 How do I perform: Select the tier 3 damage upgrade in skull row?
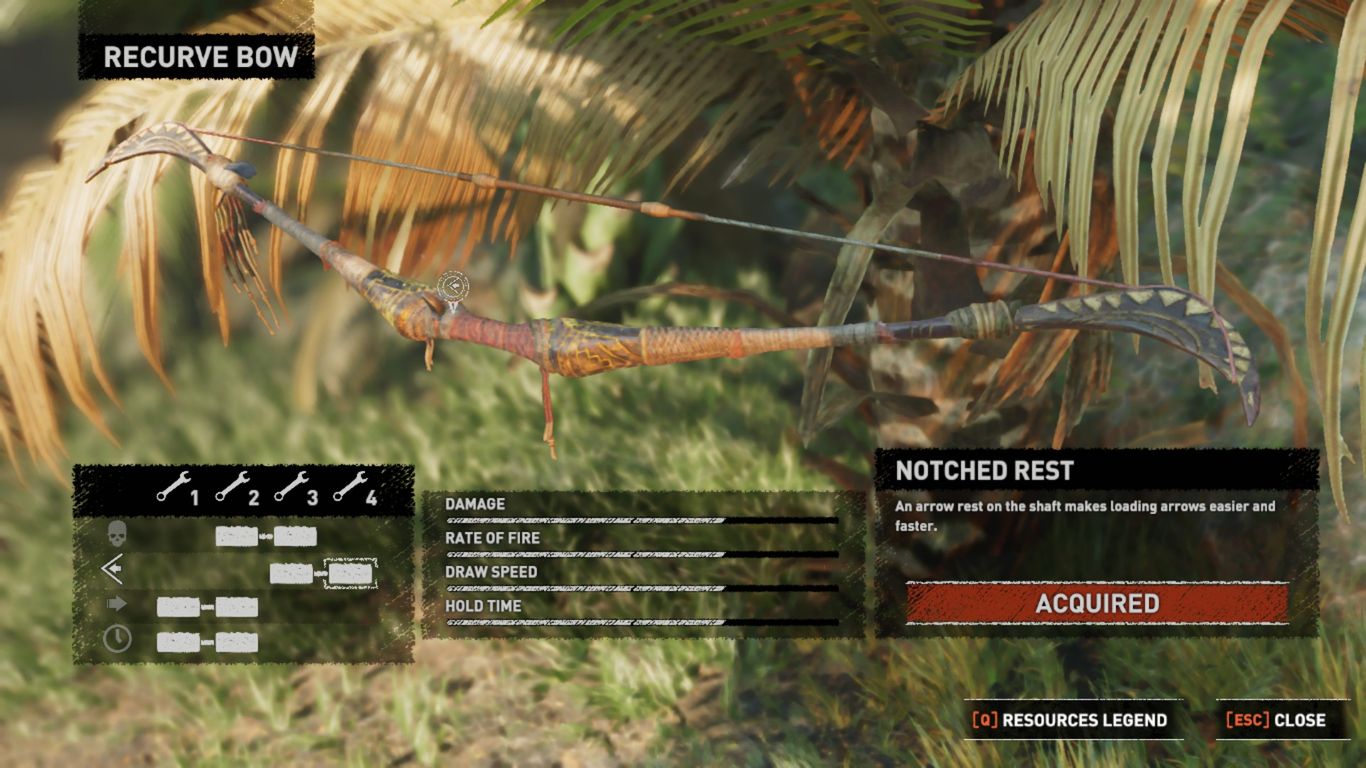[x=296, y=536]
